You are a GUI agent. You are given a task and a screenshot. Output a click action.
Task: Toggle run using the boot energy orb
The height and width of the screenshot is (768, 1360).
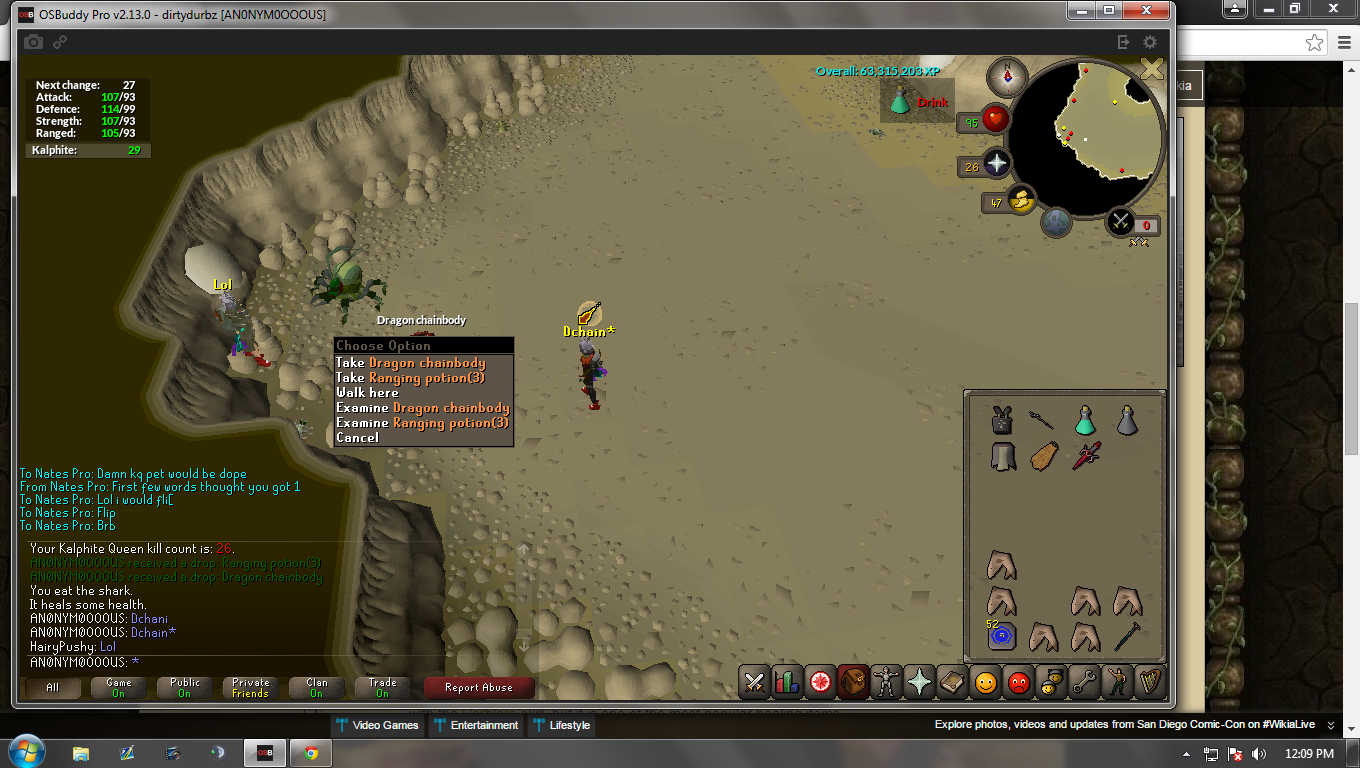click(x=1021, y=201)
